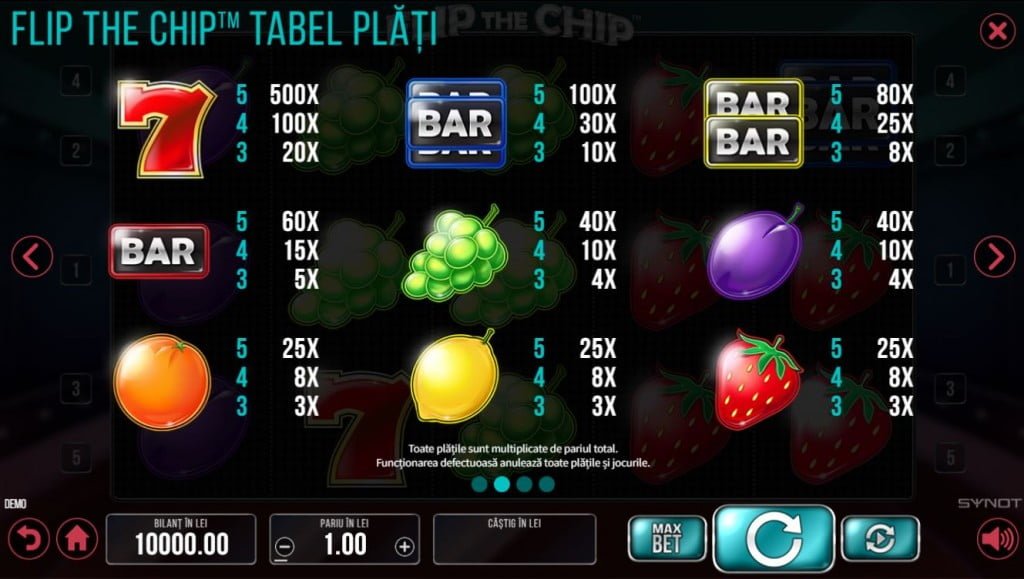The image size is (1024, 579).
Task: Click the home button
Action: pyautogui.click(x=77, y=540)
